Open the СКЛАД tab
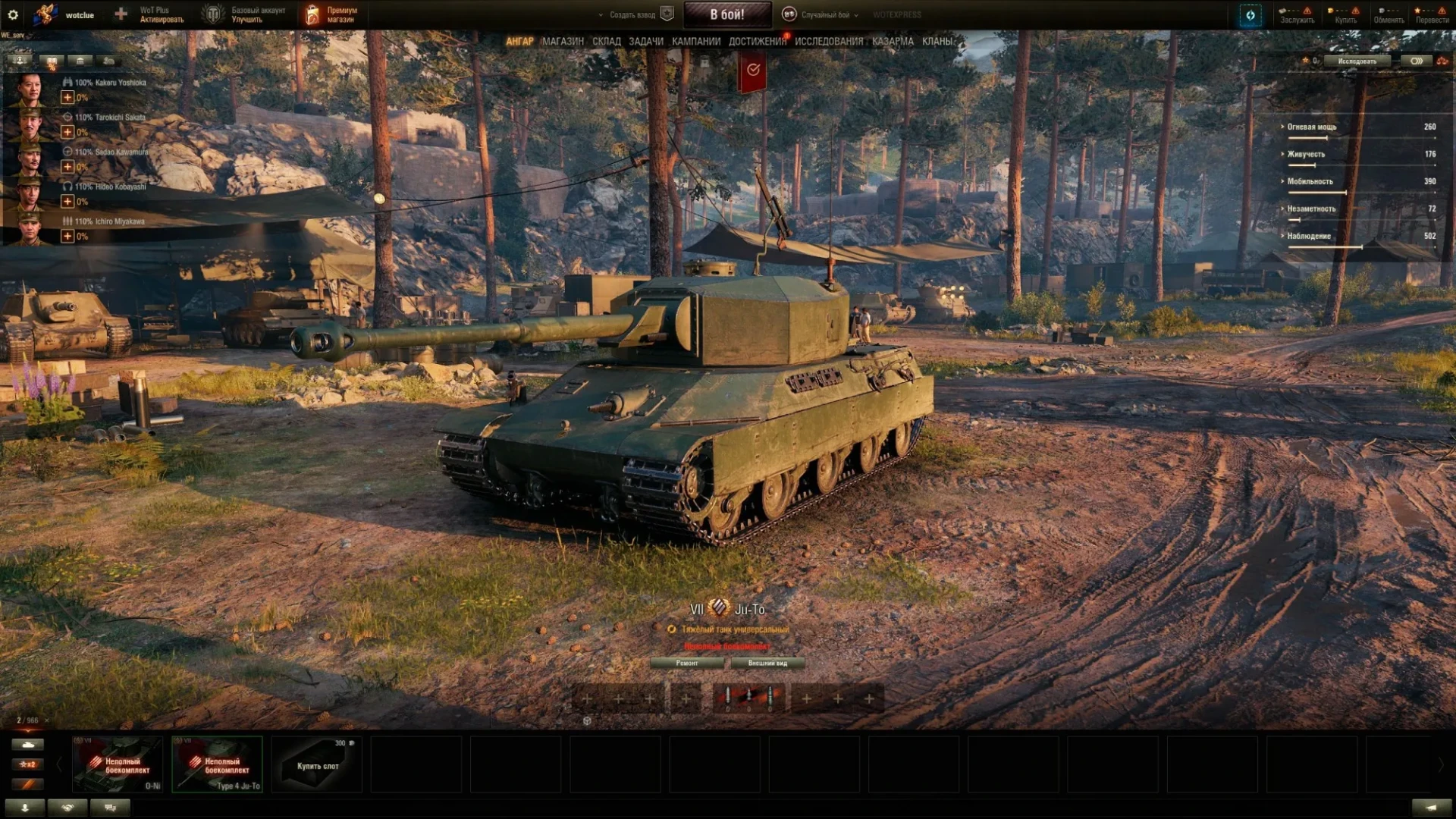 coord(606,42)
